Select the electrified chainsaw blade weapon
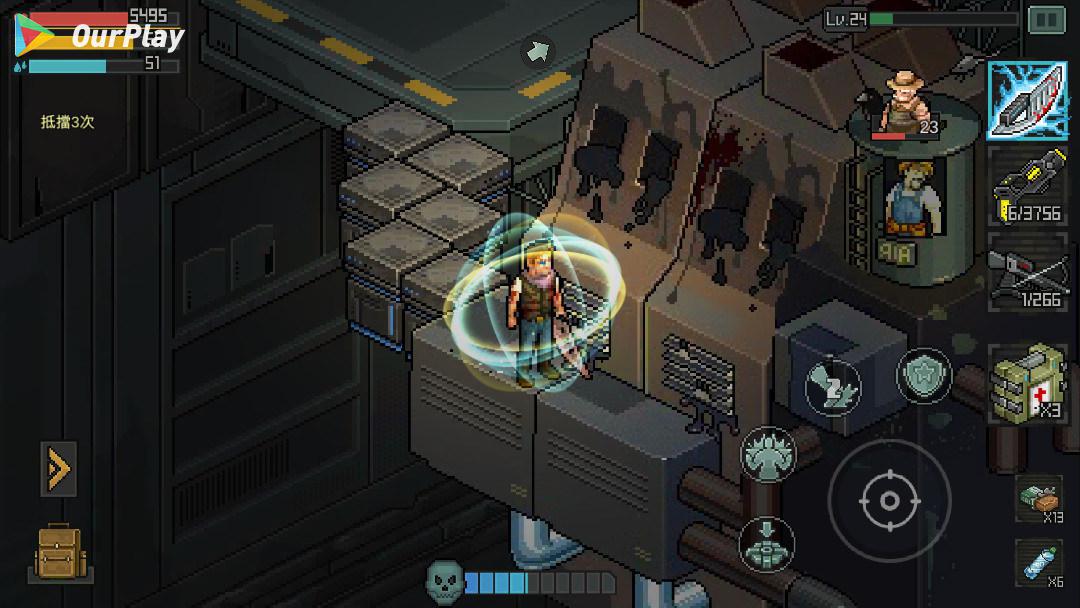This screenshot has height=608, width=1080. click(x=1027, y=100)
